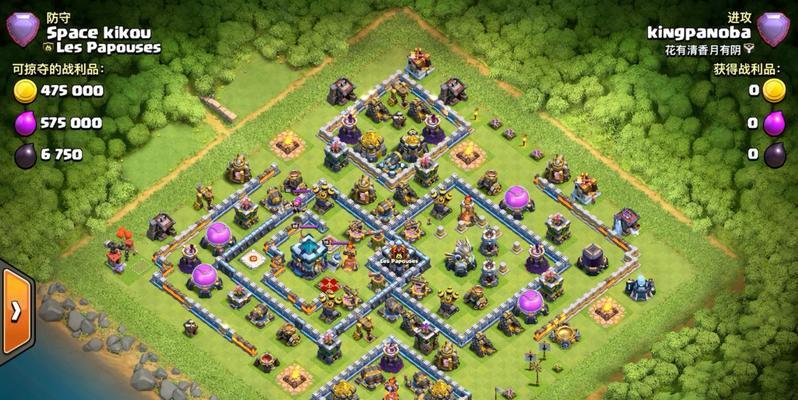
Task: Click attacker kingpanoba's league badge
Action: coord(773,30)
